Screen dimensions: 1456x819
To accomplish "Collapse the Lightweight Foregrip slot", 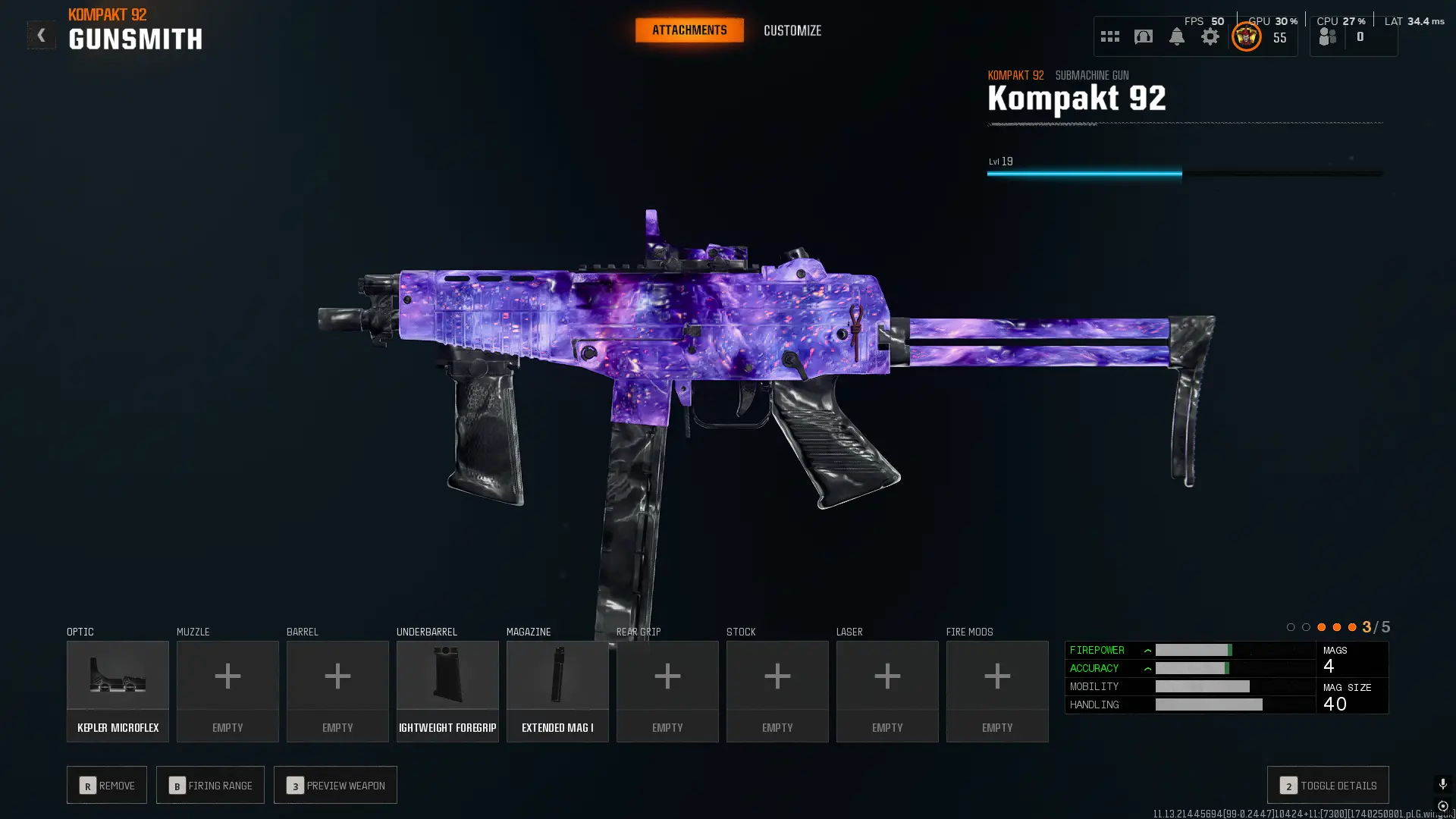I will click(x=447, y=690).
